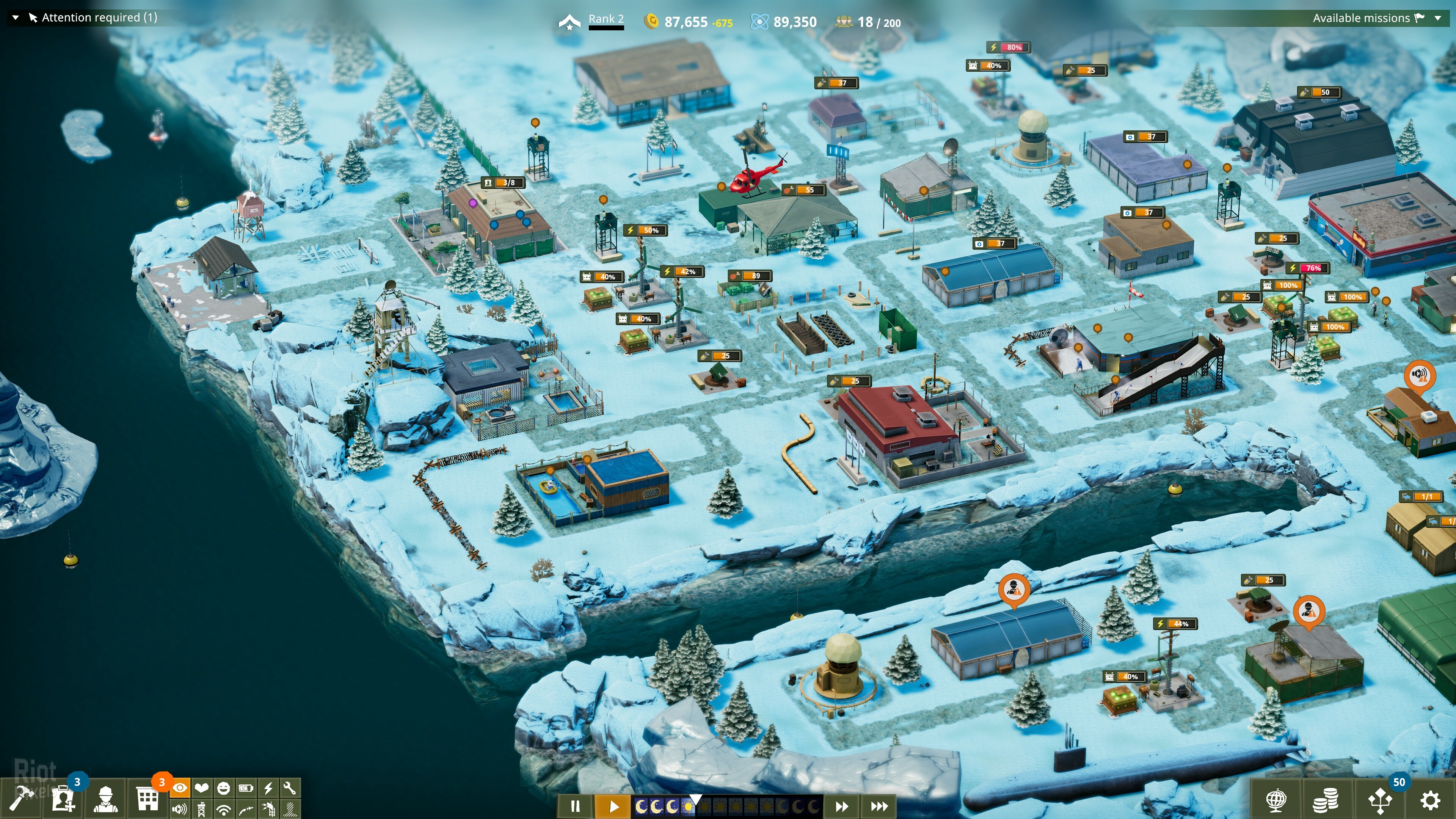Viewport: 1456px width, 819px height.
Task: Show the watchtower coverage overlay
Action: click(x=202, y=810)
